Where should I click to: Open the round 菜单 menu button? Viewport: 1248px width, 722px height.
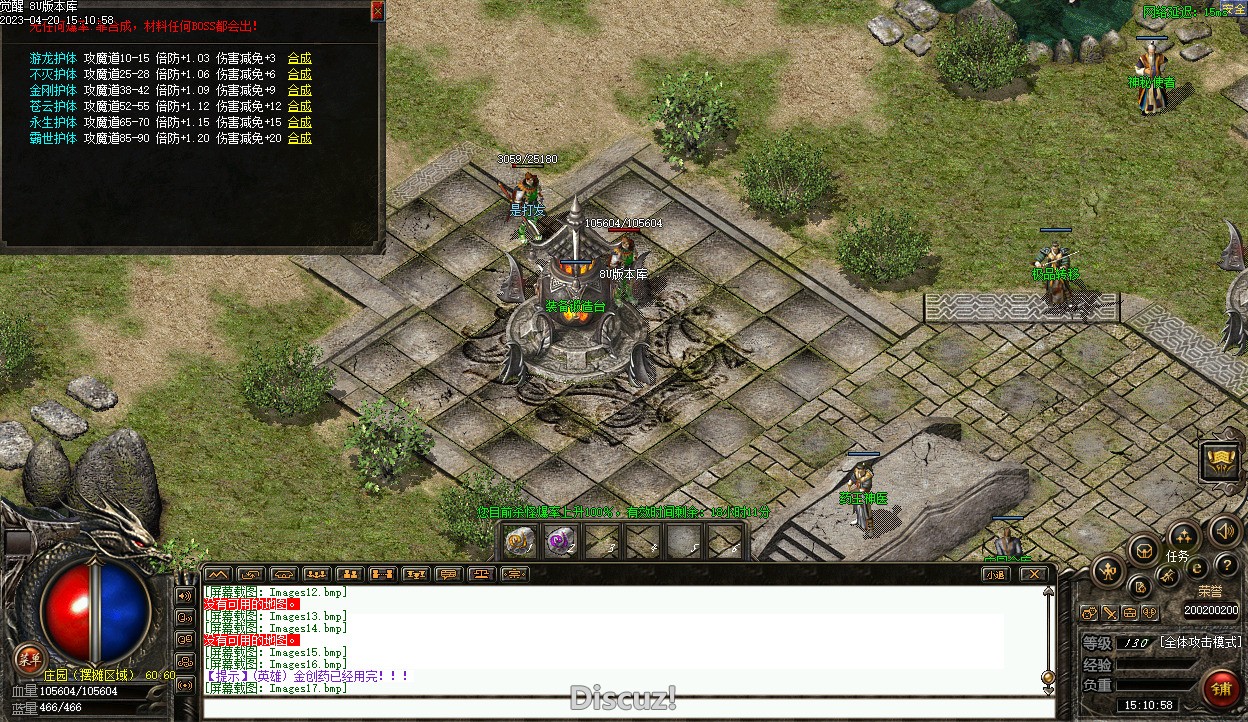coord(30,658)
